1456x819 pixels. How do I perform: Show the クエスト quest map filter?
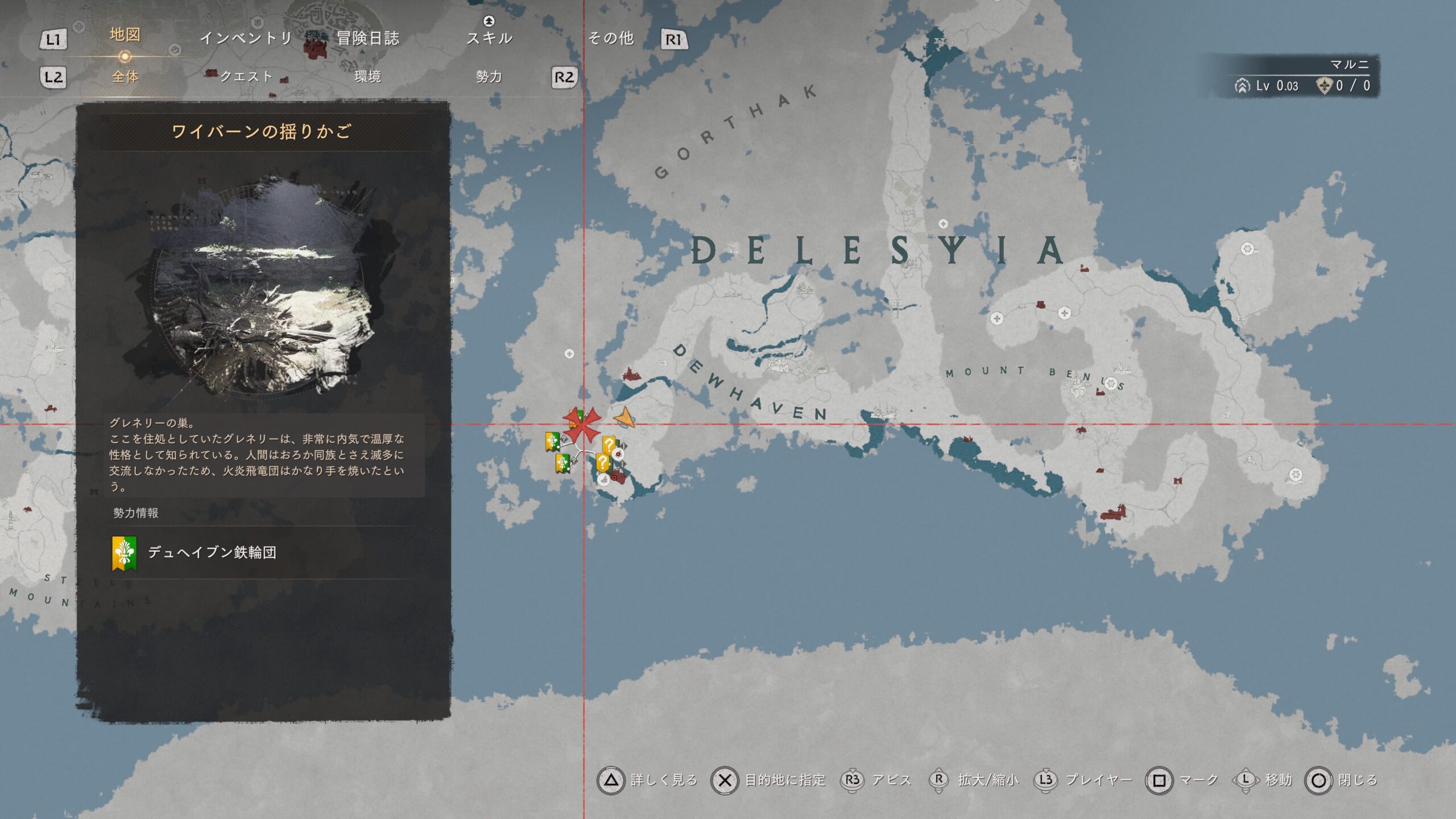coord(246,76)
